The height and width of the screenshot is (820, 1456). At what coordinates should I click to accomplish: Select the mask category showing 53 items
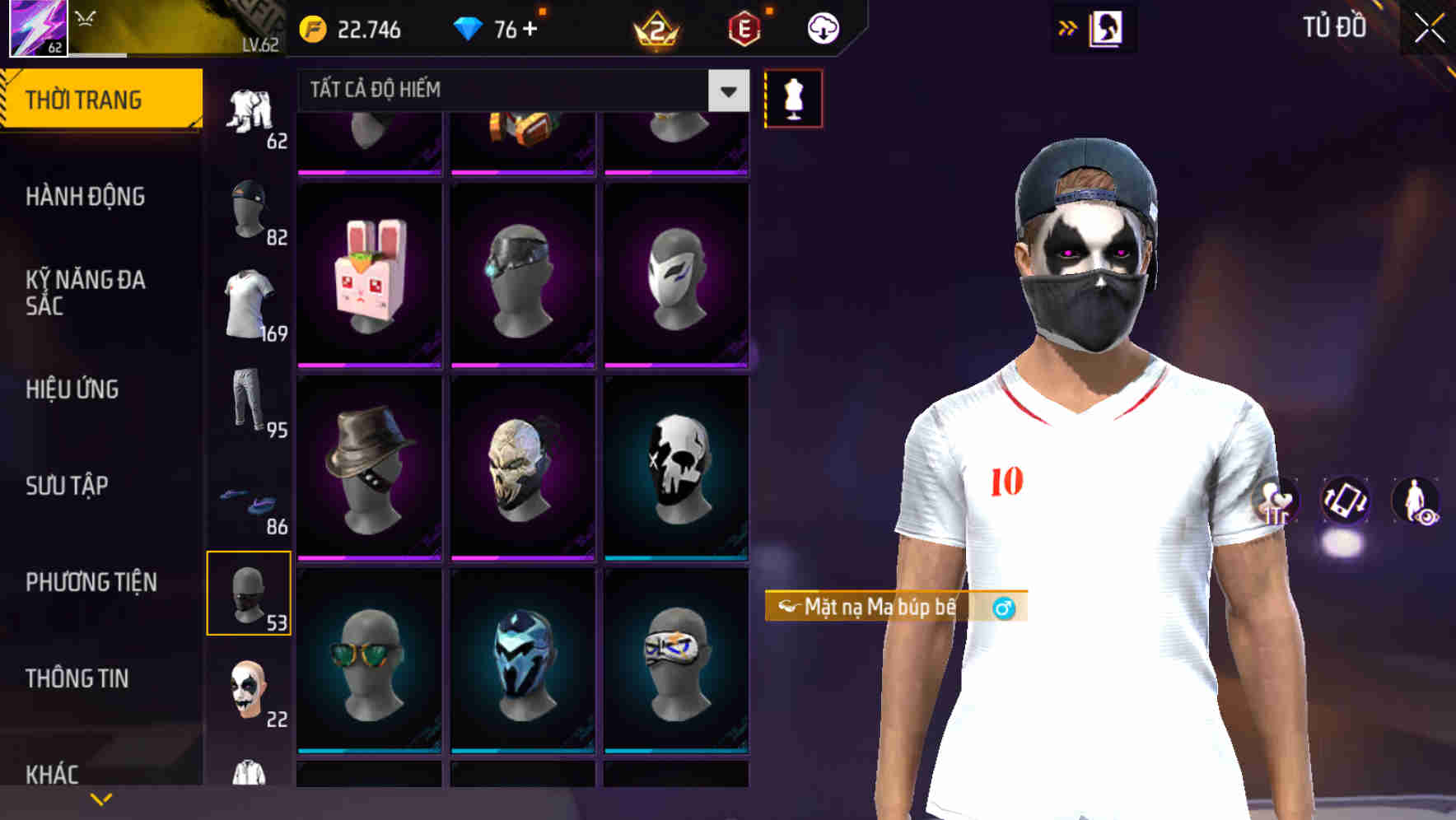[x=250, y=593]
